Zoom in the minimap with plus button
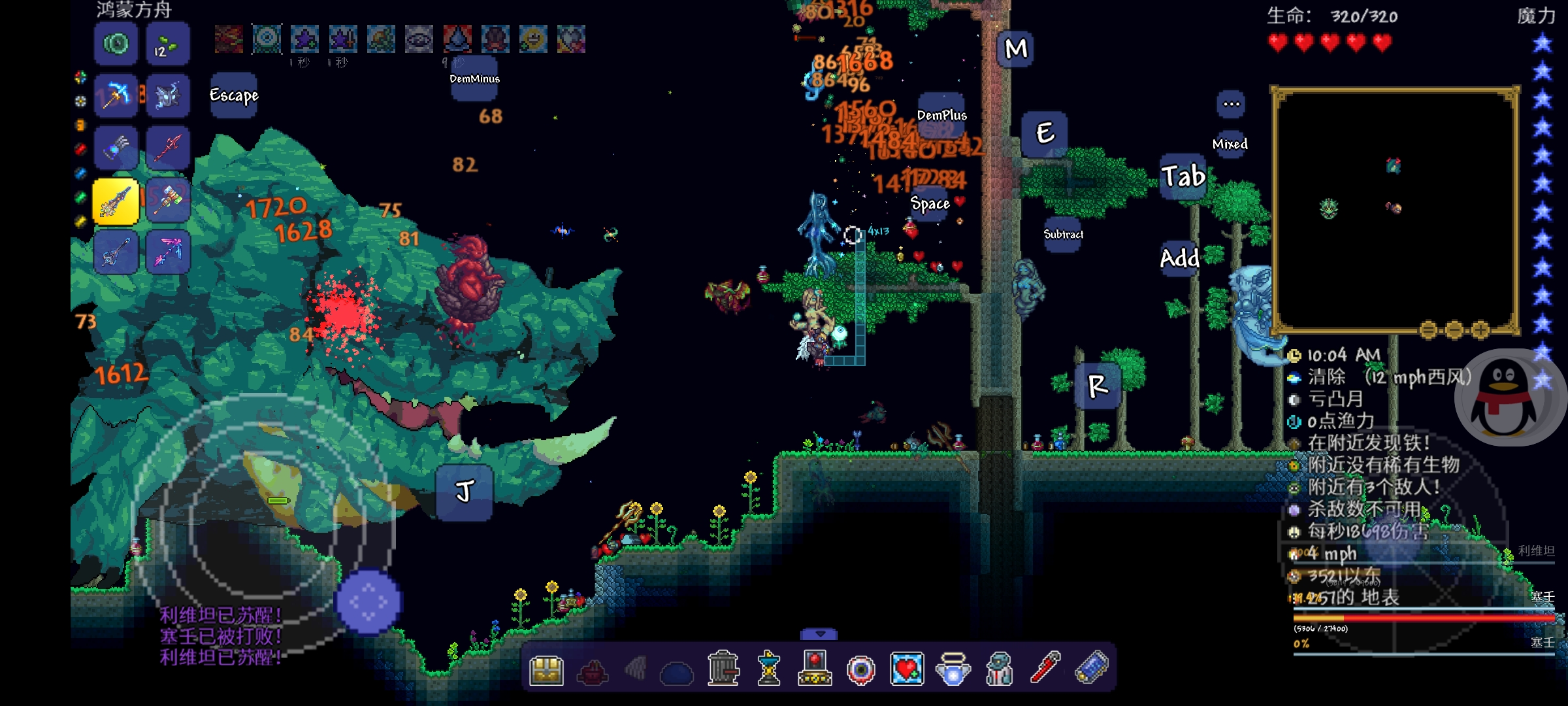Image resolution: width=1568 pixels, height=706 pixels. click(1480, 329)
